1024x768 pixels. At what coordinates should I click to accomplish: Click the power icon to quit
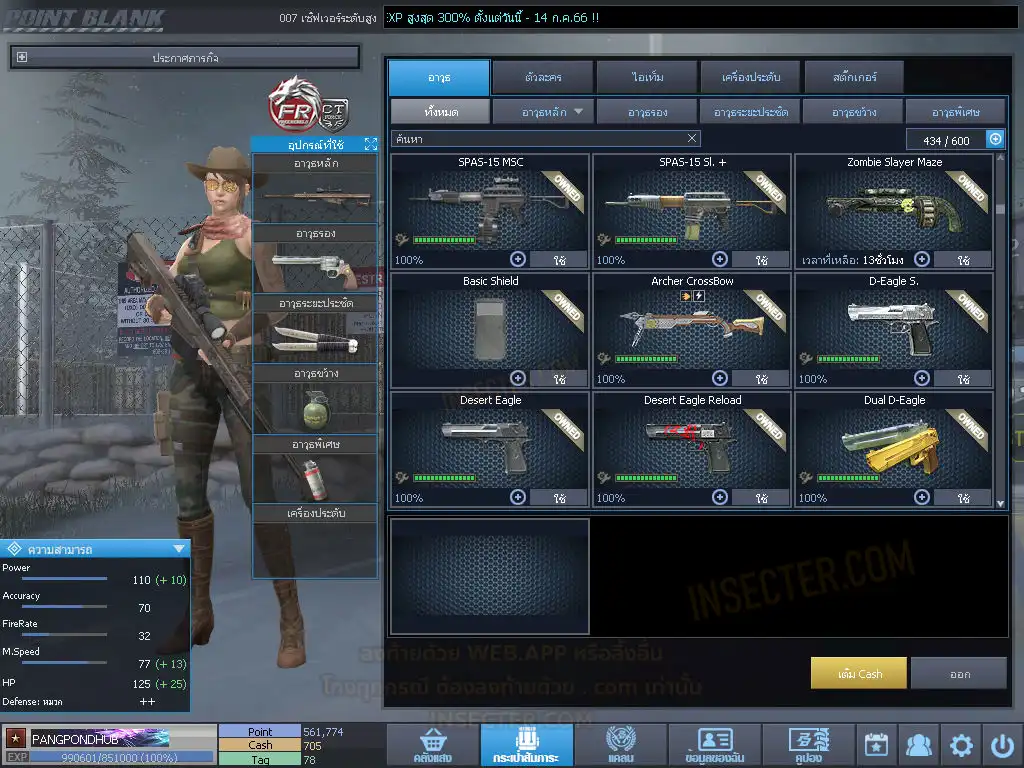pyautogui.click(x=1002, y=745)
